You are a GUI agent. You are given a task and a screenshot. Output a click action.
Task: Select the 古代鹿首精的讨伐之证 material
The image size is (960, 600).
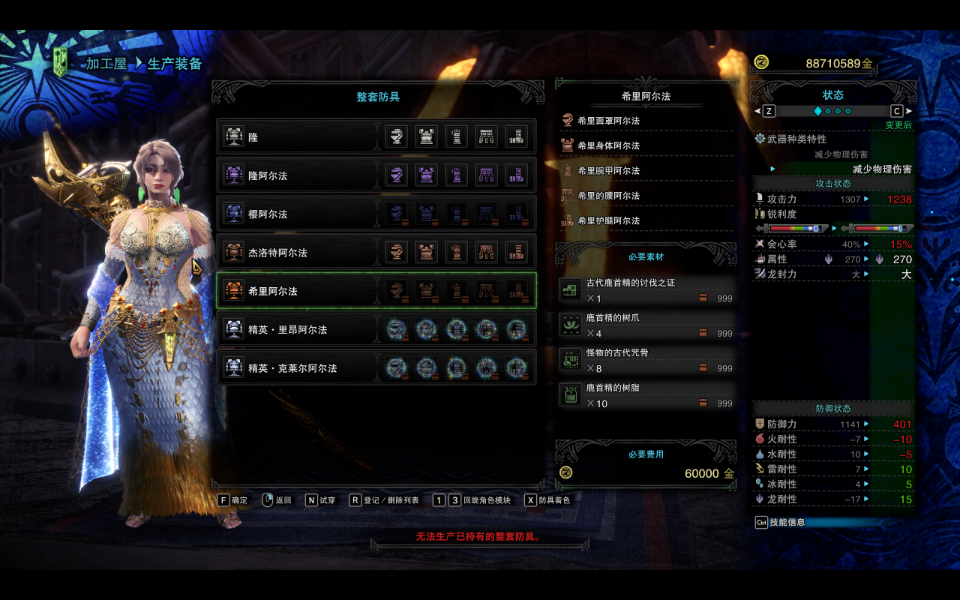pos(646,291)
